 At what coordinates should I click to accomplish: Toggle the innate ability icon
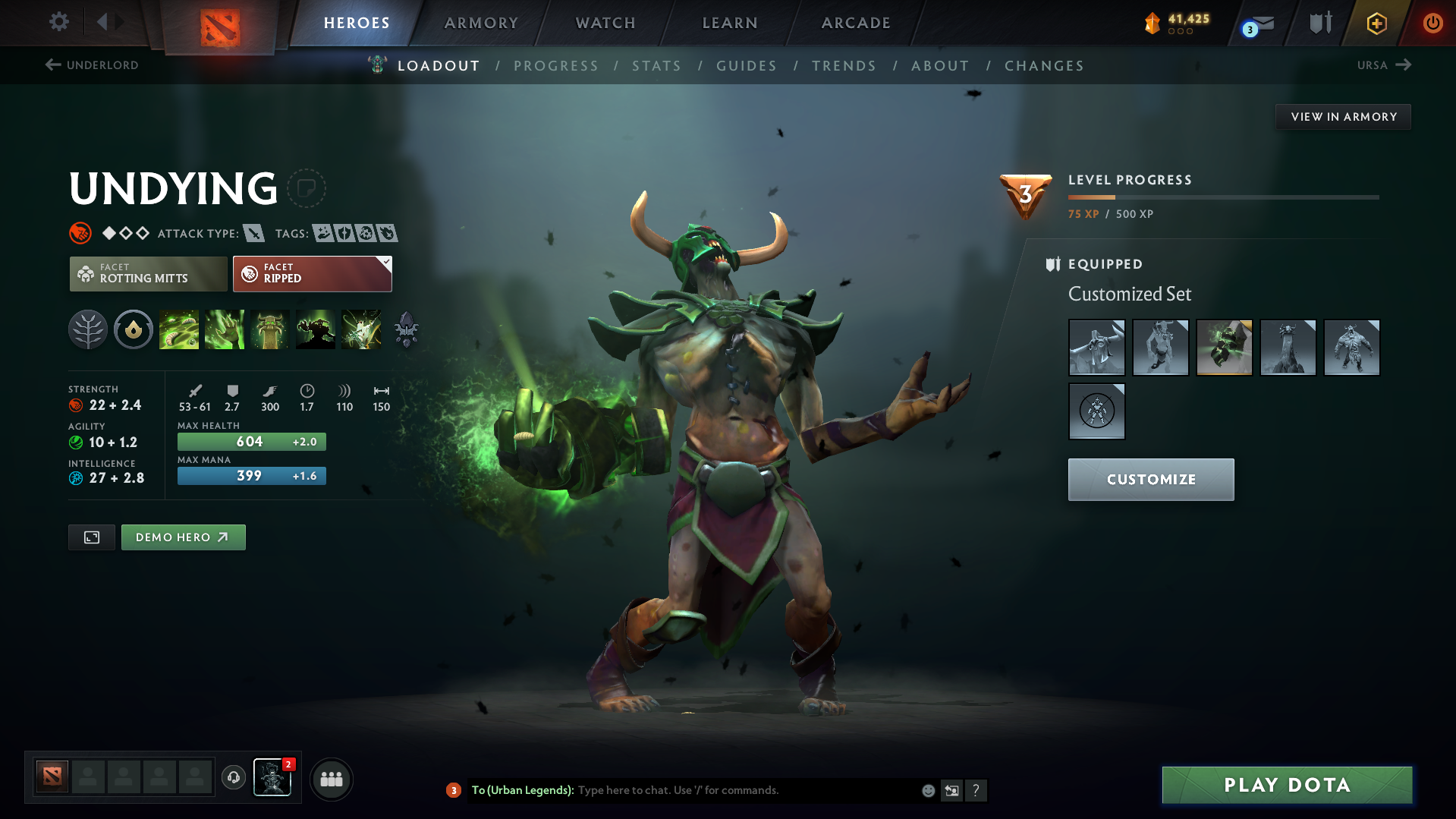(134, 329)
